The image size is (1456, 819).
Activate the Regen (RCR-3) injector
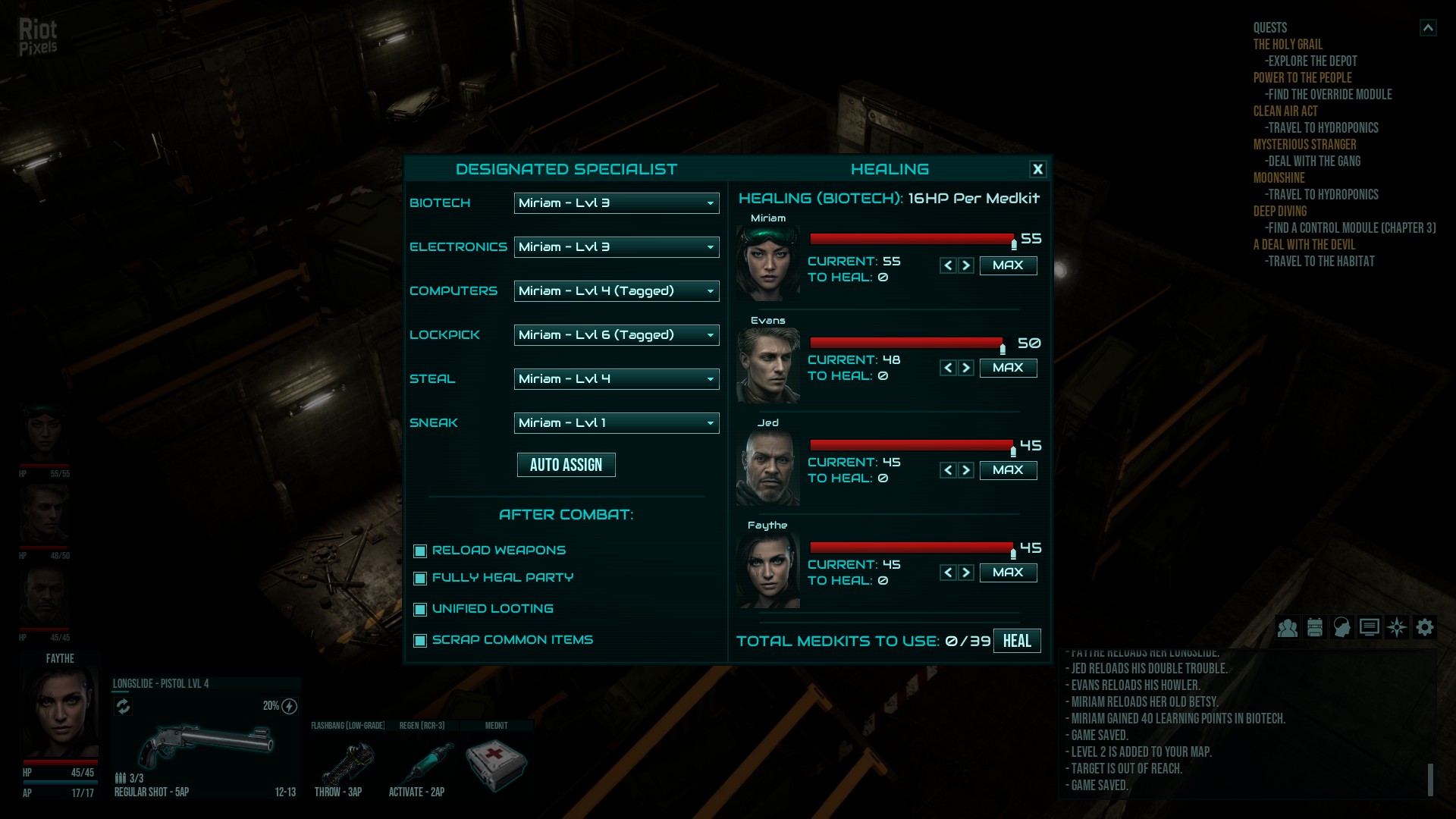pos(422,764)
